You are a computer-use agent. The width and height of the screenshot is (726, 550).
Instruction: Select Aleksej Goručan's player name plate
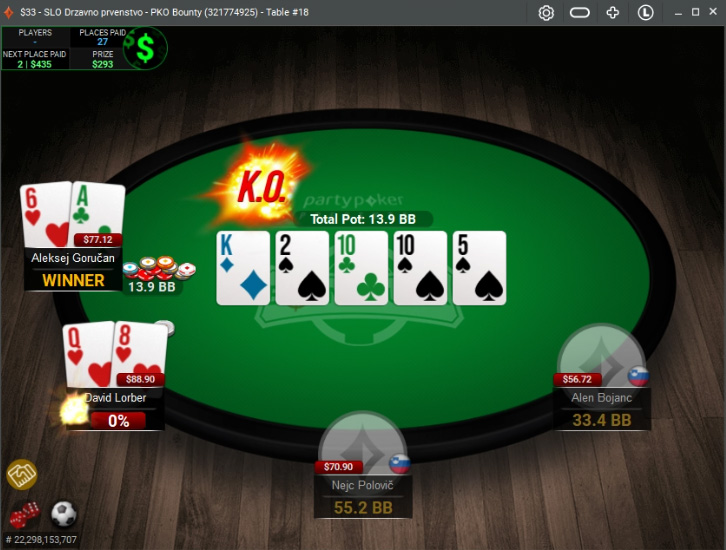(x=73, y=258)
